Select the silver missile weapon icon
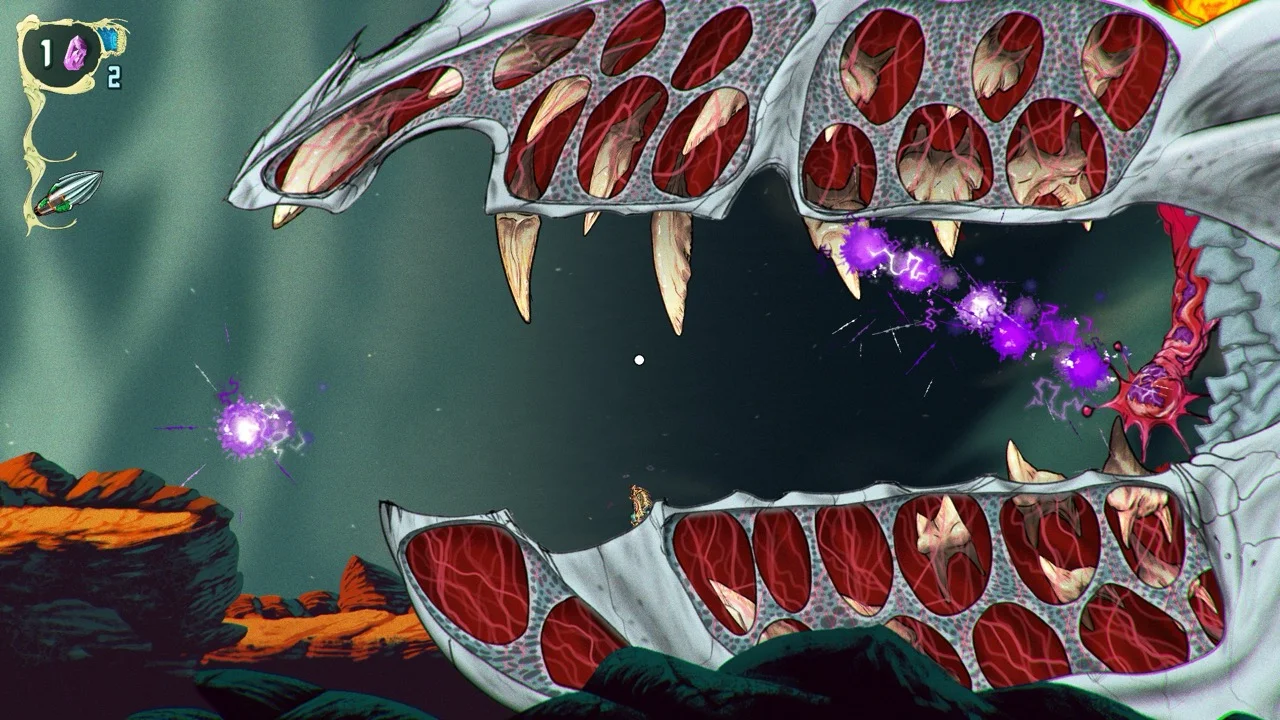 (x=70, y=193)
